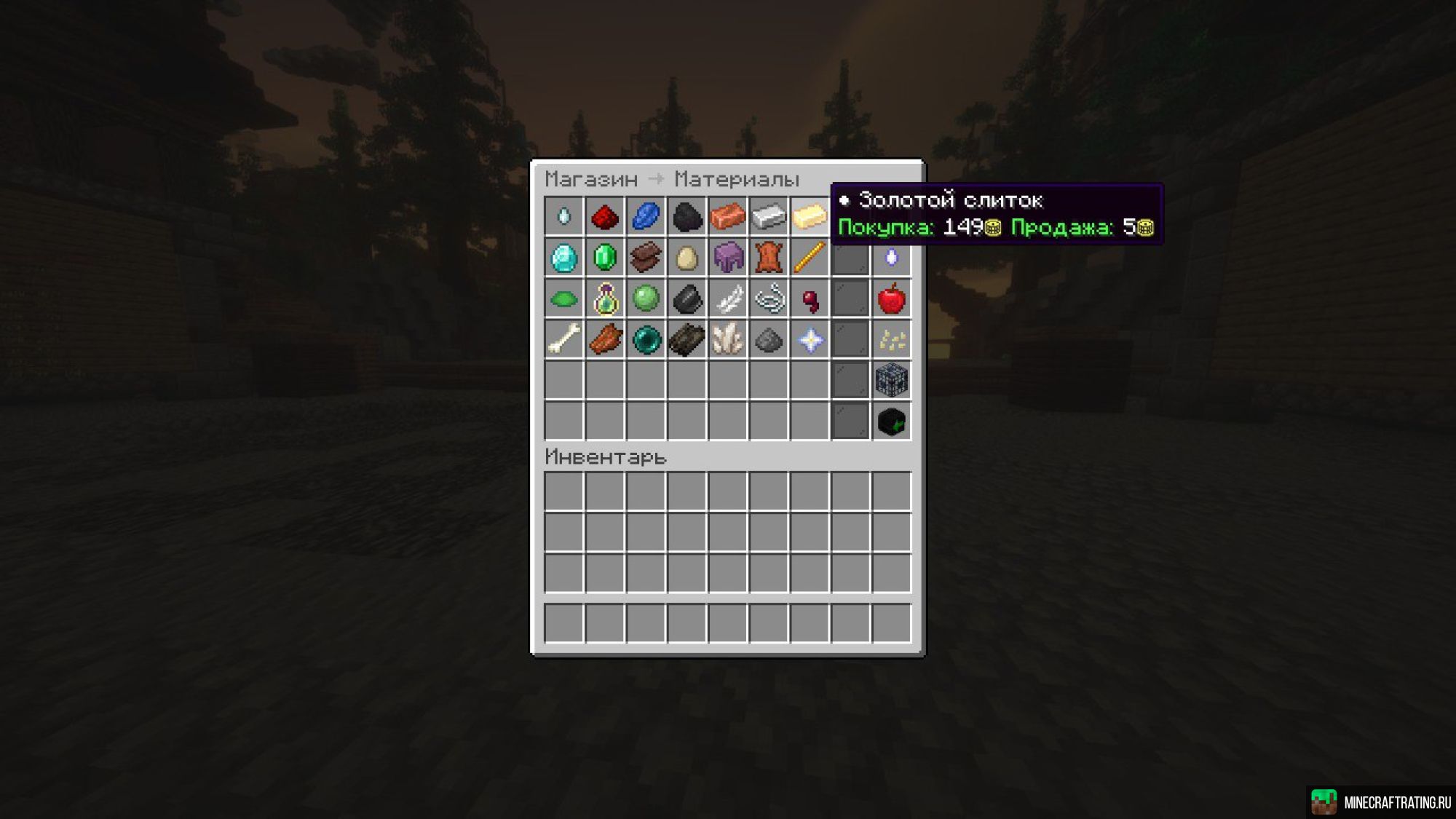Choose the emerald shop slot
This screenshot has width=1456, height=819.
(x=604, y=258)
